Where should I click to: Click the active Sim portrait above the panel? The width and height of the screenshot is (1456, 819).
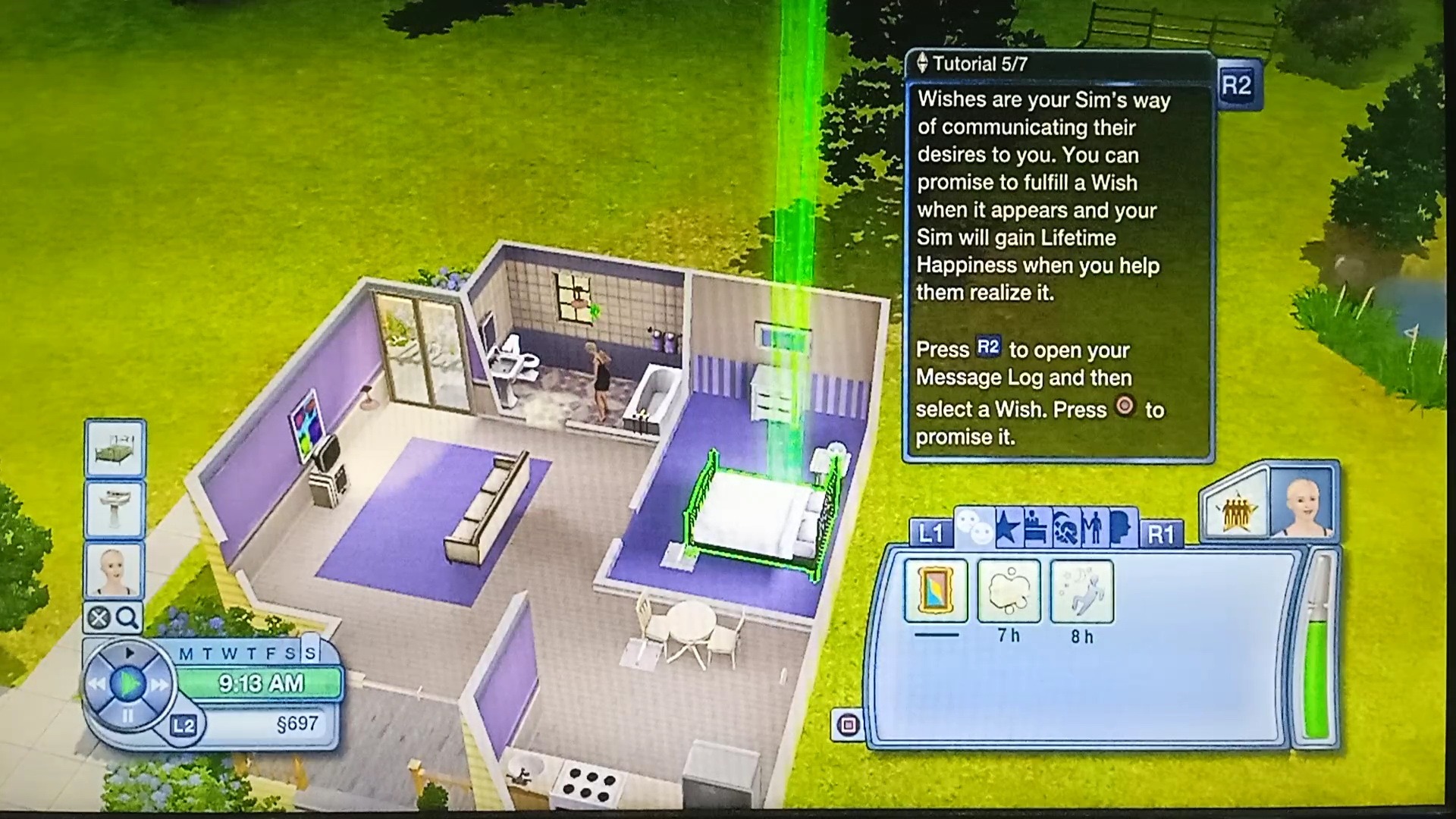coord(1301,504)
